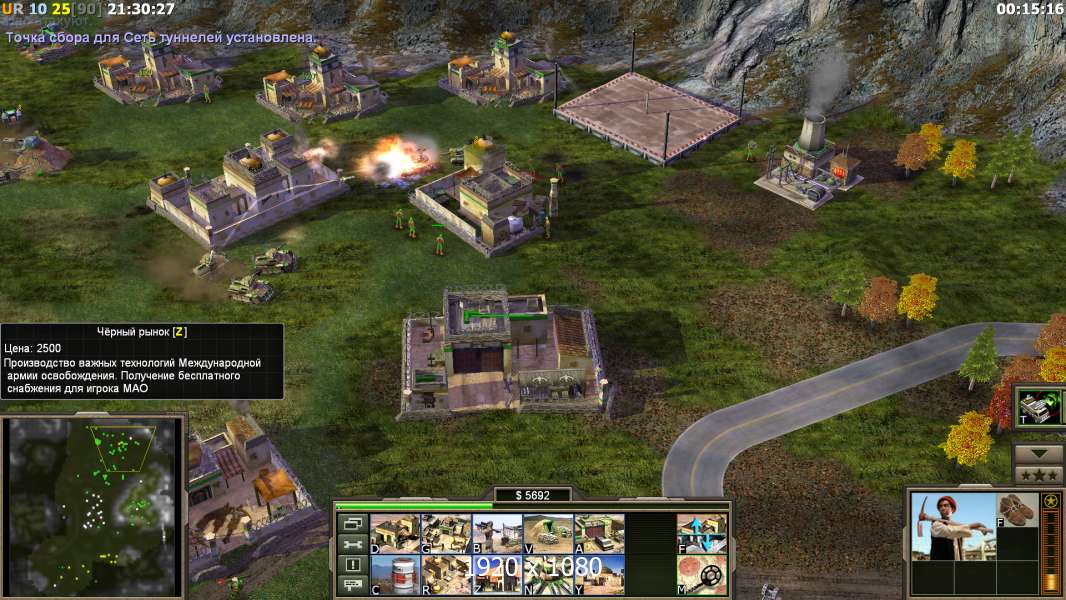Click the blue arrows command icon labeled F

coord(702,533)
